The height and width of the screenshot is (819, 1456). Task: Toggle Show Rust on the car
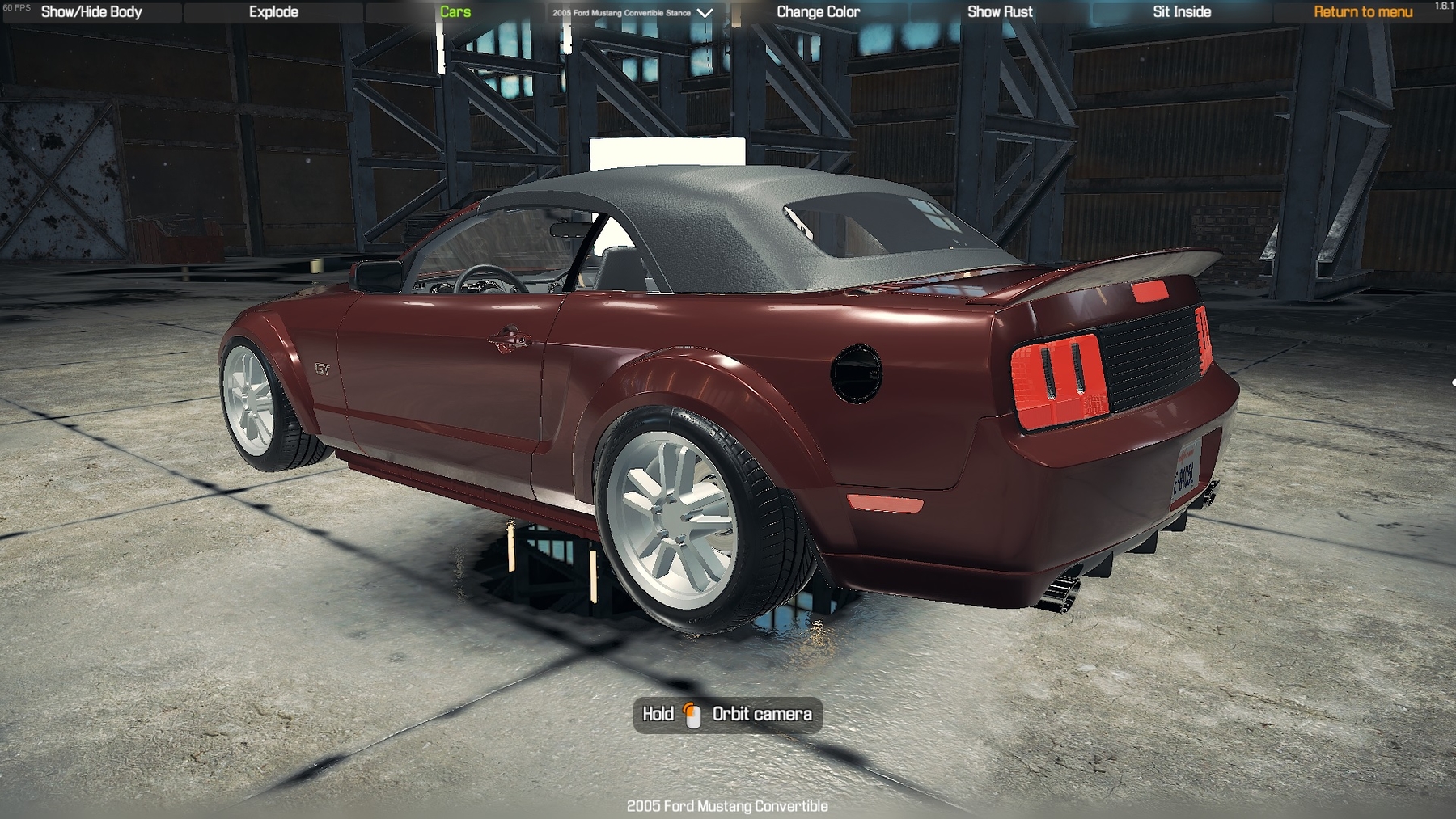click(1000, 12)
